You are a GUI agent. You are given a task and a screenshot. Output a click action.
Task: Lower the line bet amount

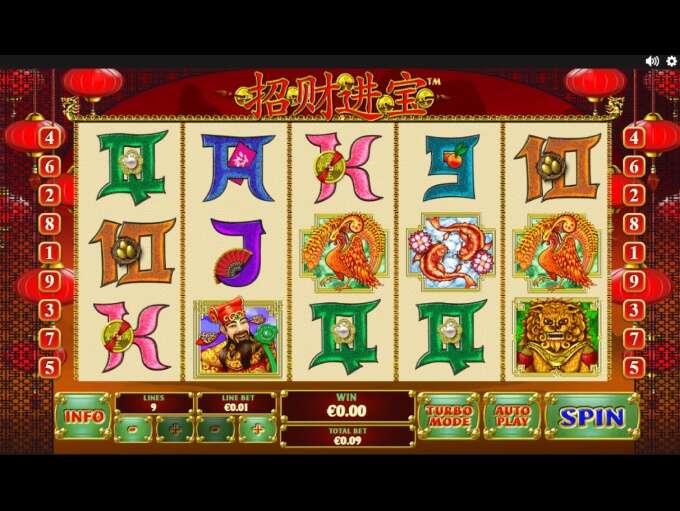(216, 430)
